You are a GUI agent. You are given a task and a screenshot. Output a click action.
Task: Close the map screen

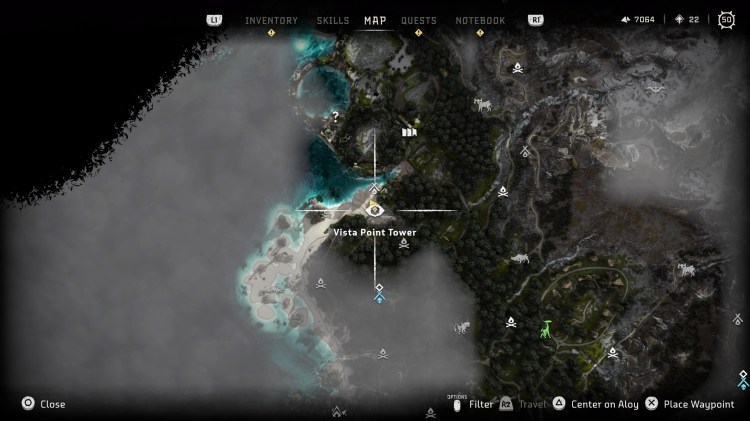[43, 404]
